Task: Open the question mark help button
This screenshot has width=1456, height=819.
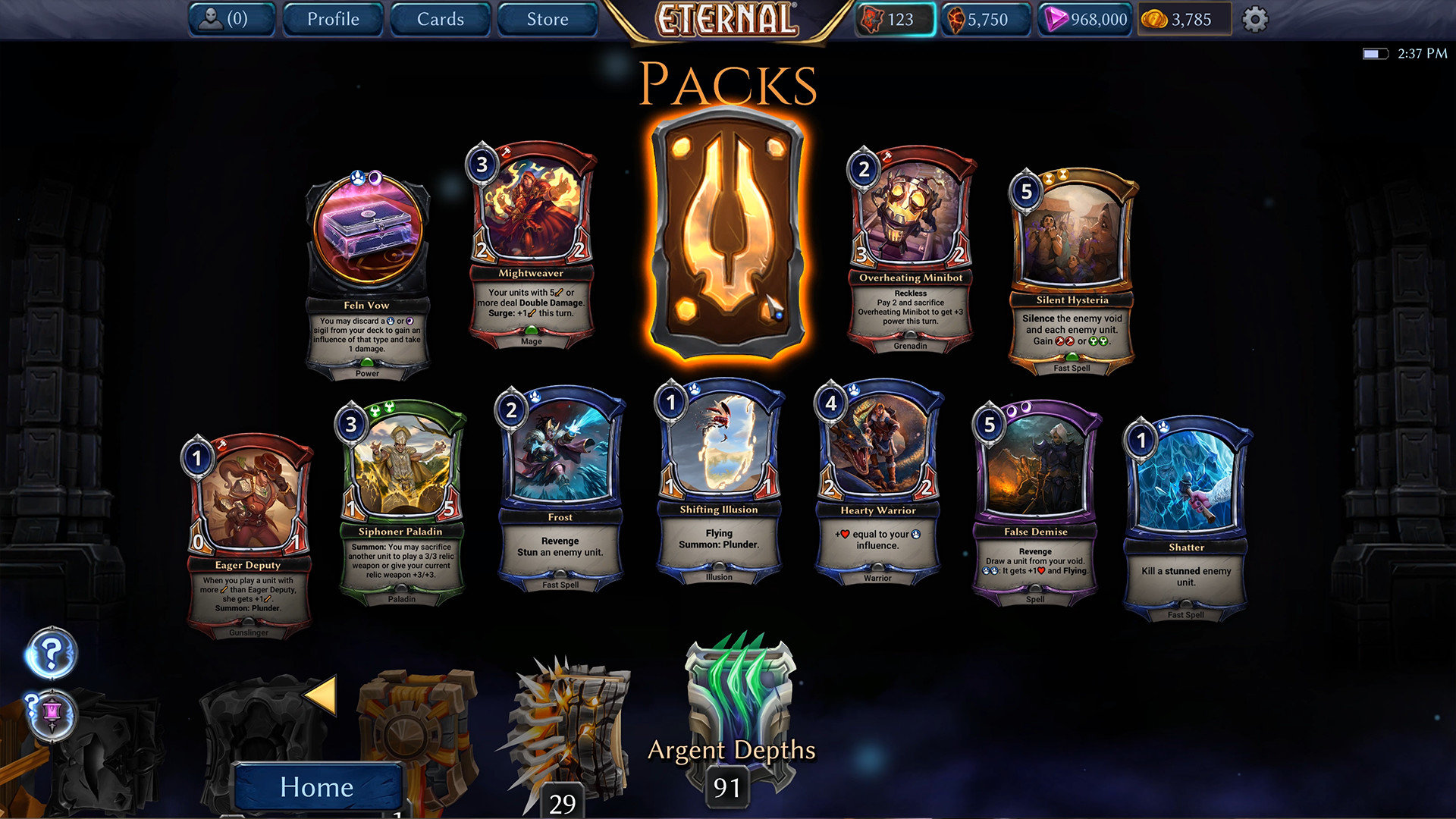Action: [x=51, y=653]
